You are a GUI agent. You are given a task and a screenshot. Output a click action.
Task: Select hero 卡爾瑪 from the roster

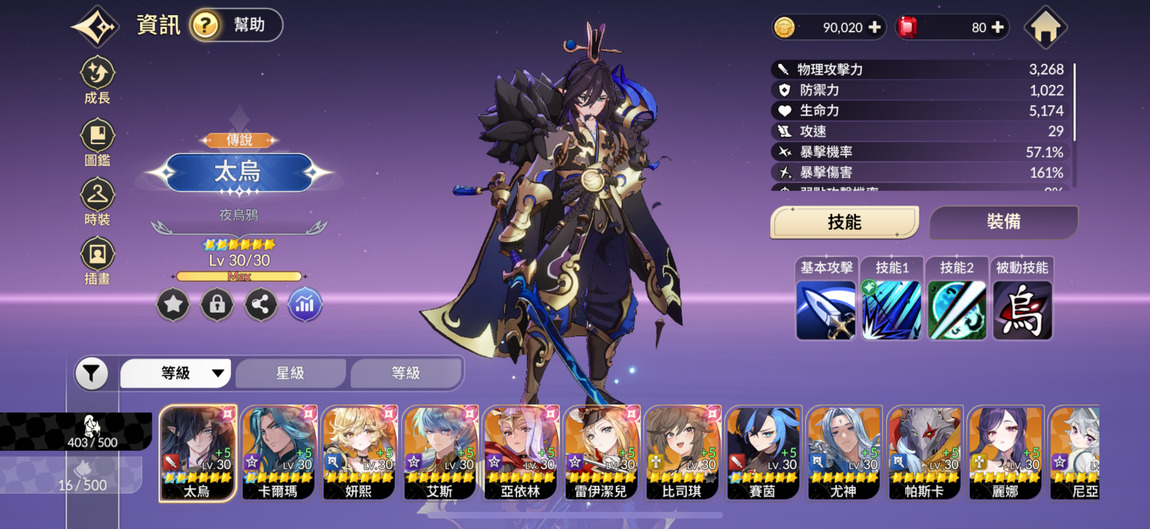(279, 452)
